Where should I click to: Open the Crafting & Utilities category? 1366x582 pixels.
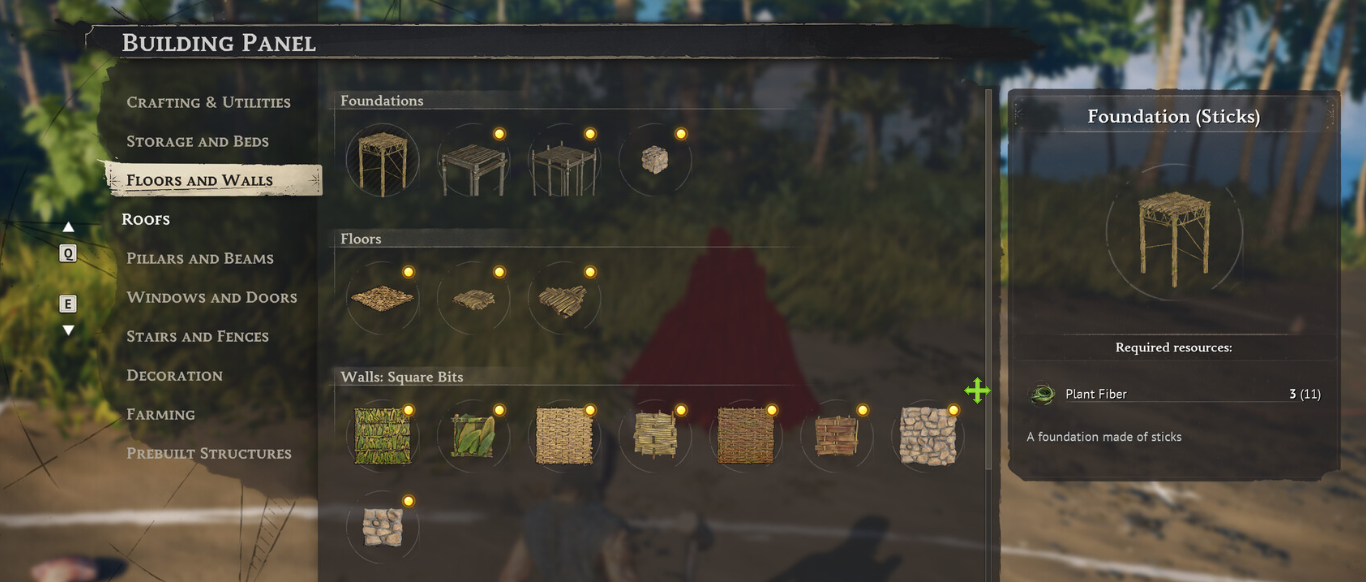208,102
